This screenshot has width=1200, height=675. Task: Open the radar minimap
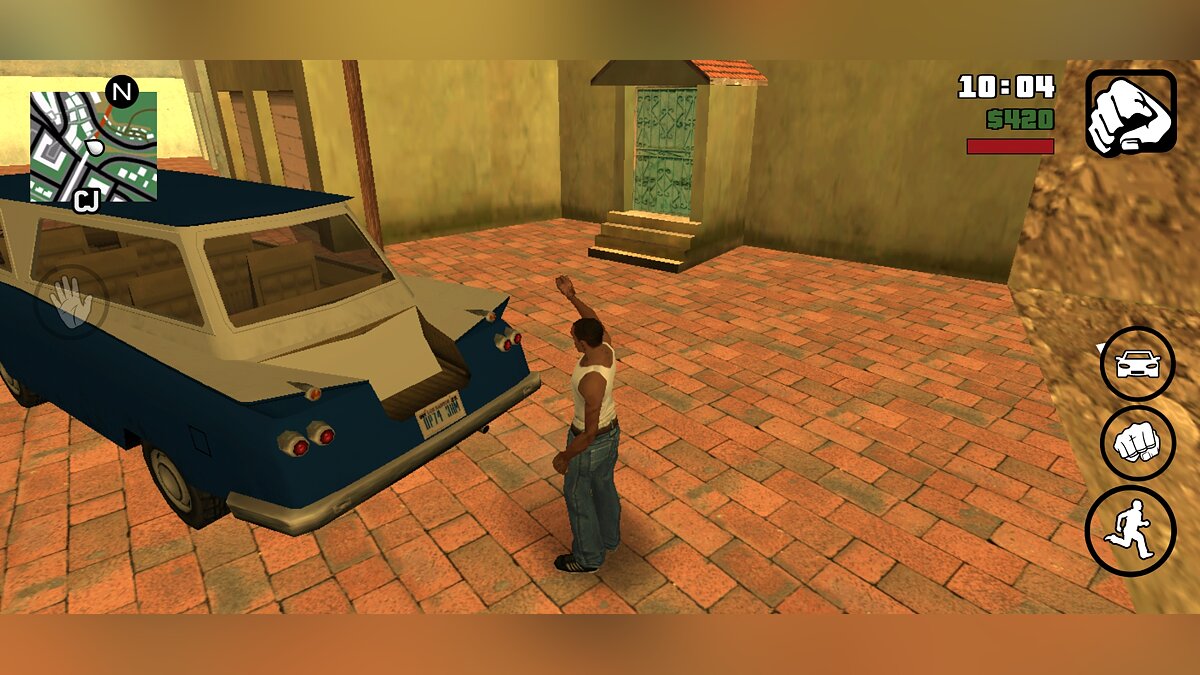pyautogui.click(x=93, y=147)
